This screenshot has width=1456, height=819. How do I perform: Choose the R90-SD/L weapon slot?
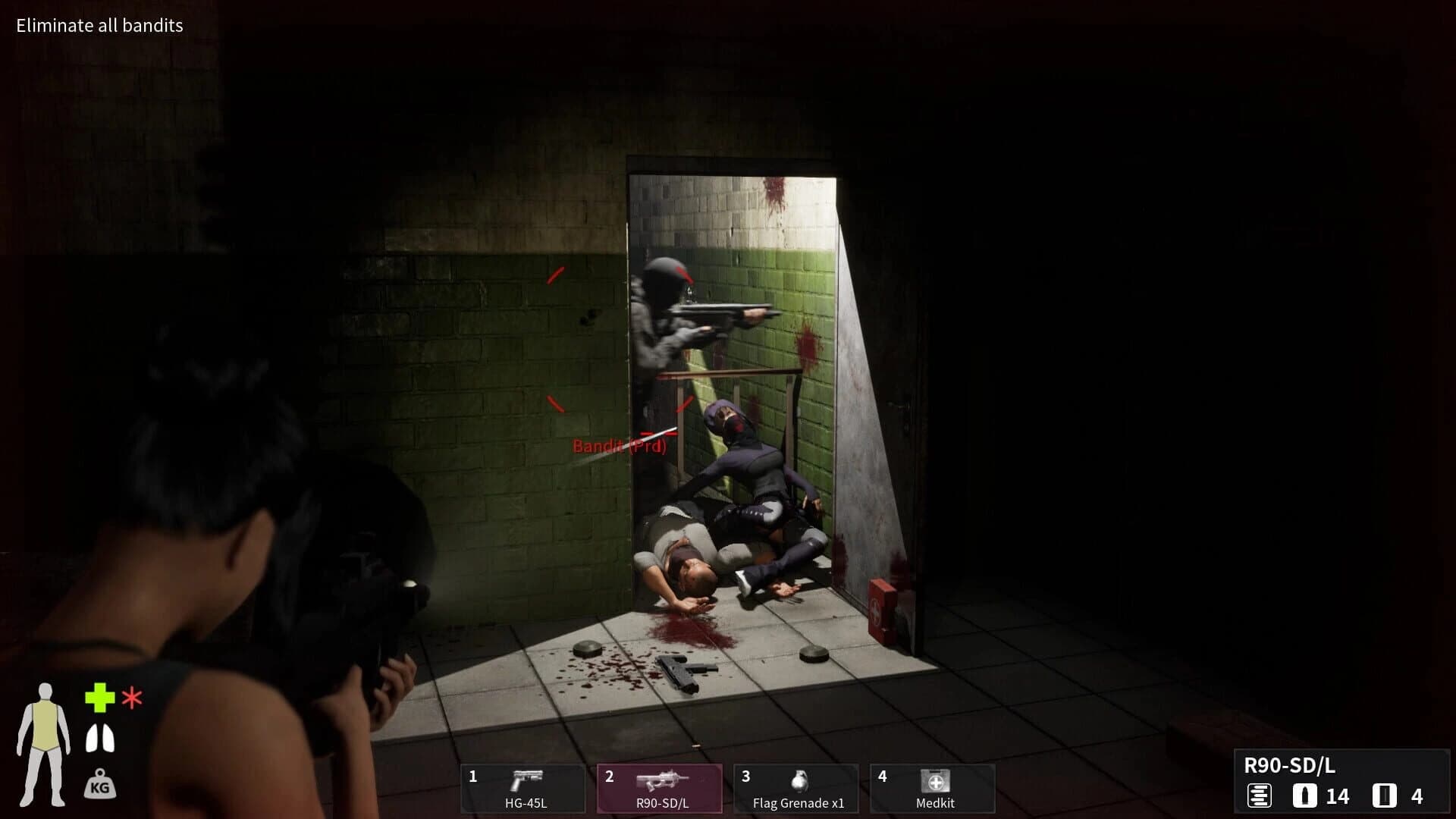pyautogui.click(x=660, y=788)
